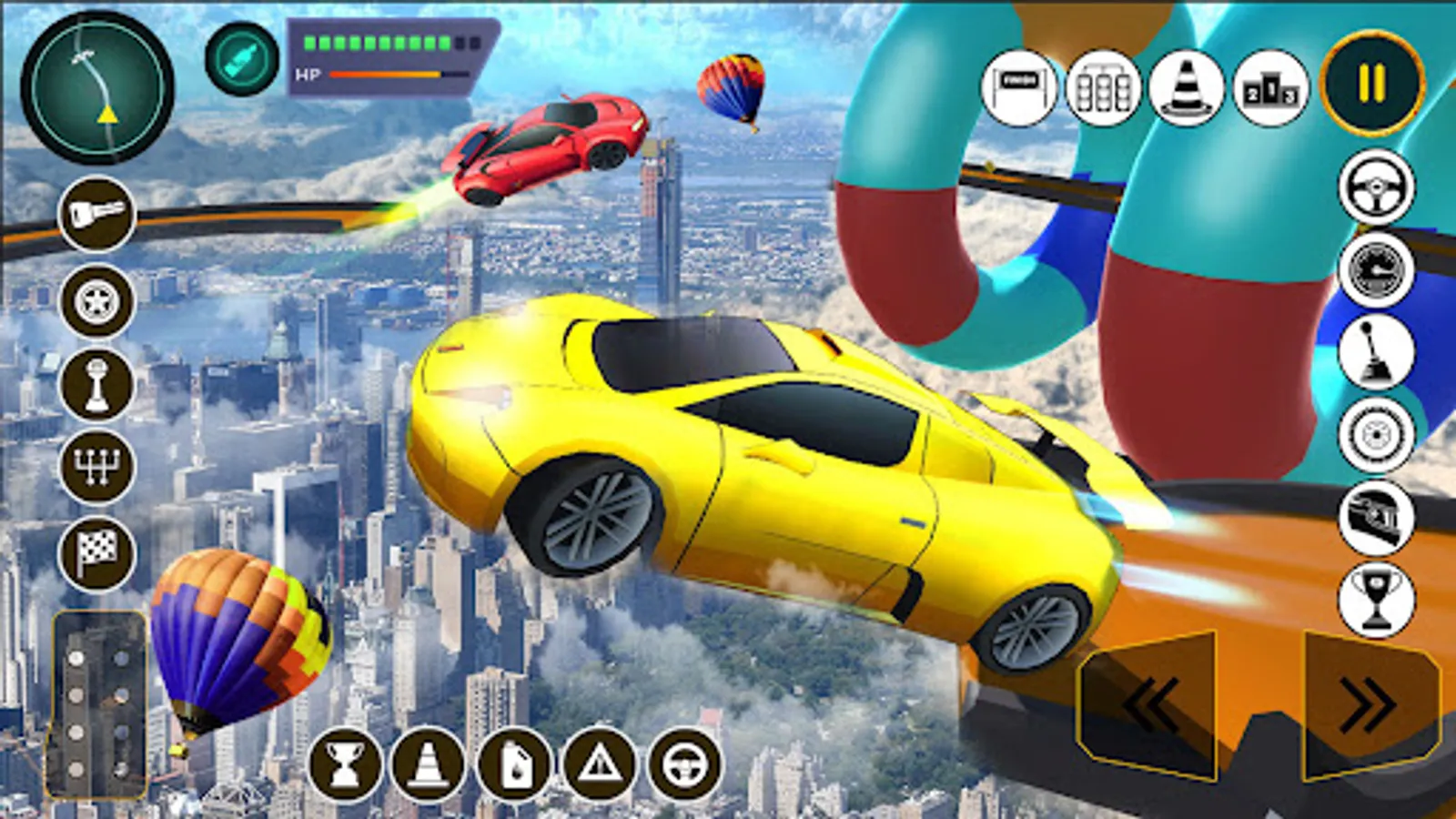The width and height of the screenshot is (1456, 819).
Task: Activate the green nitro bottle boost
Action: [x=242, y=60]
